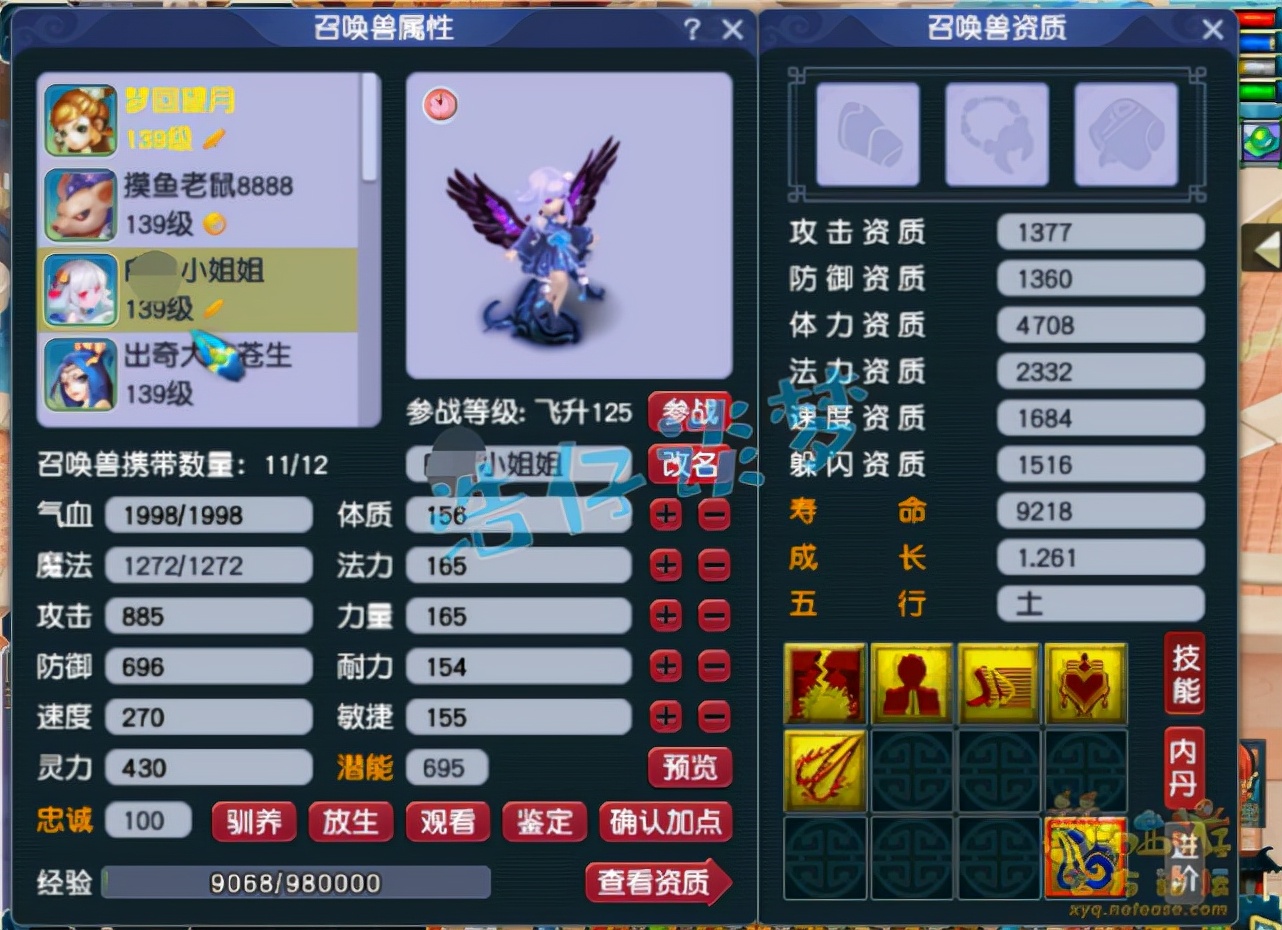Select the lightning-crack skill icon in the skill grid
1282x930 pixels.
click(824, 684)
